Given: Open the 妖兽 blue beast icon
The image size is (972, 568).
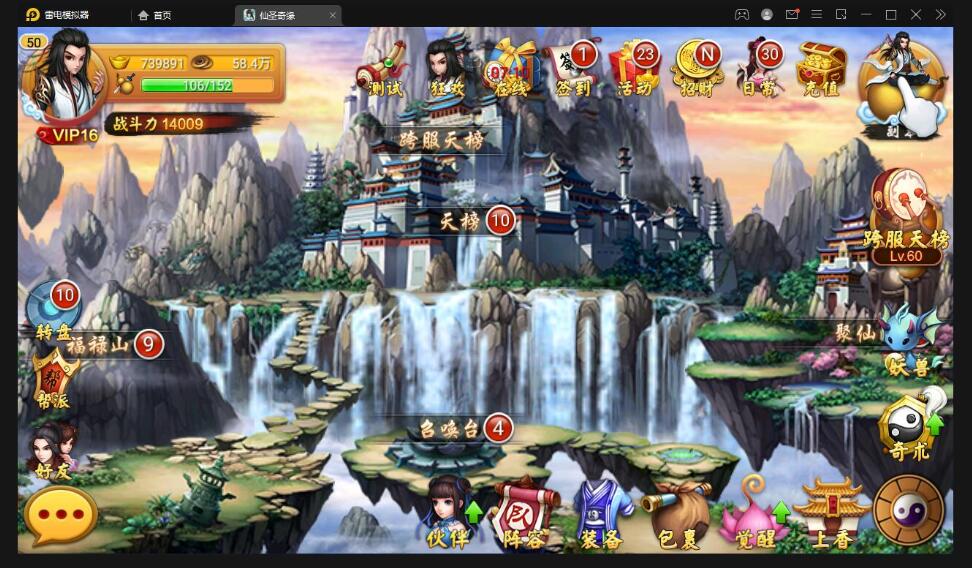Looking at the screenshot, I should [908, 338].
